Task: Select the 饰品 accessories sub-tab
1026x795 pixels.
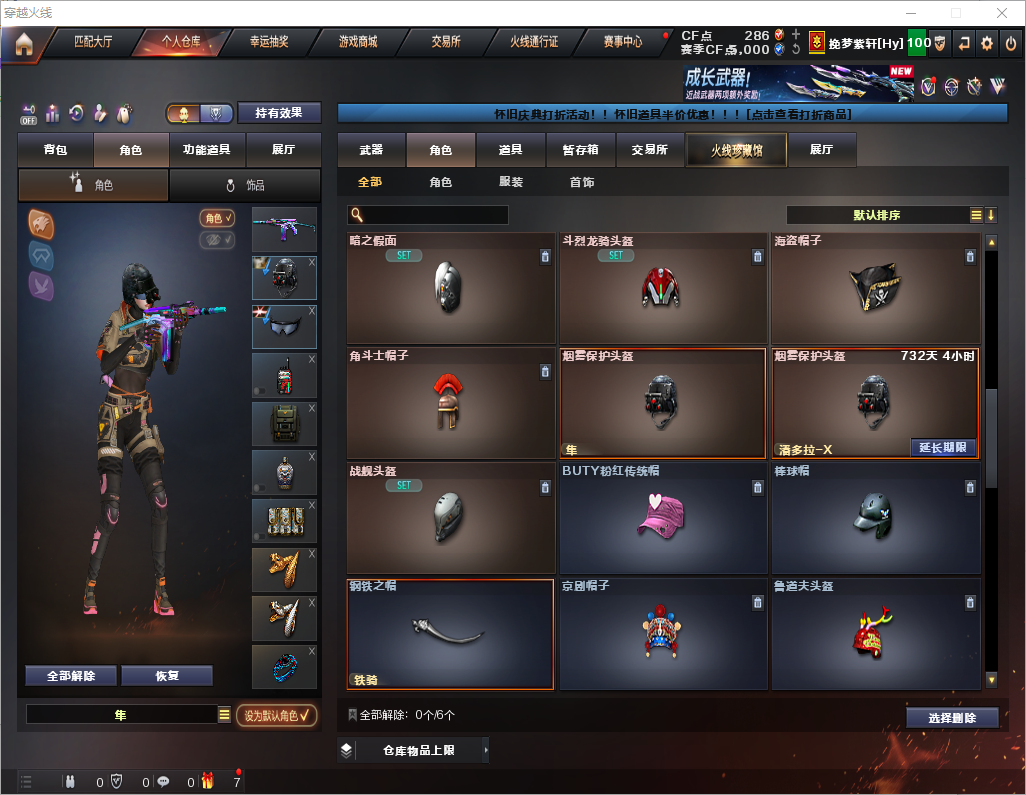Action: (244, 185)
